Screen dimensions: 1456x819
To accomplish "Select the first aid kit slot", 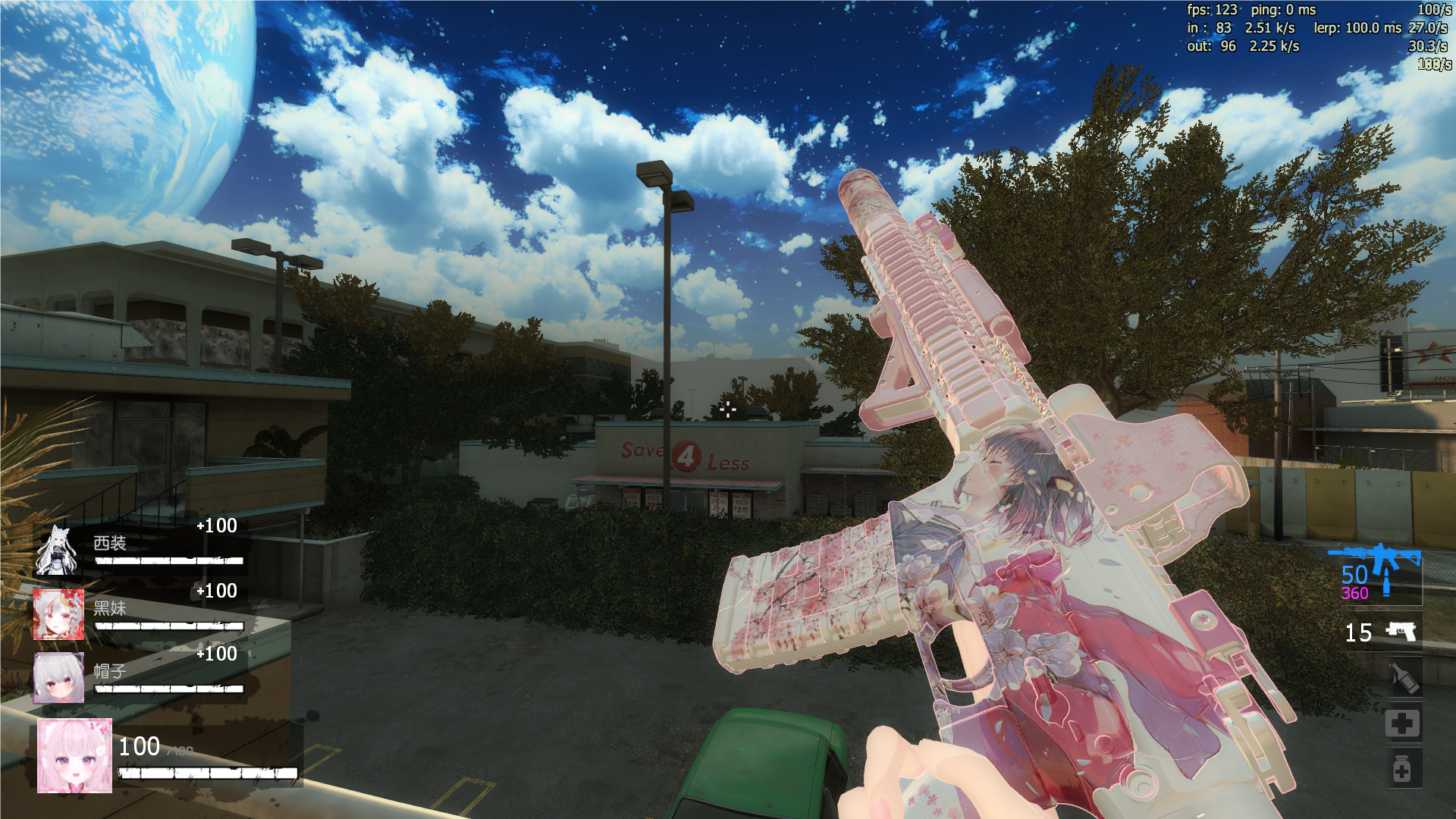I will click(1402, 723).
